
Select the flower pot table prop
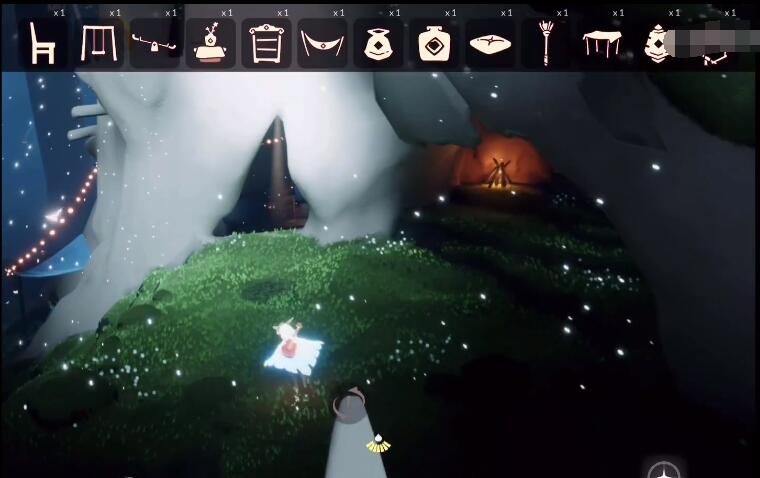point(210,44)
